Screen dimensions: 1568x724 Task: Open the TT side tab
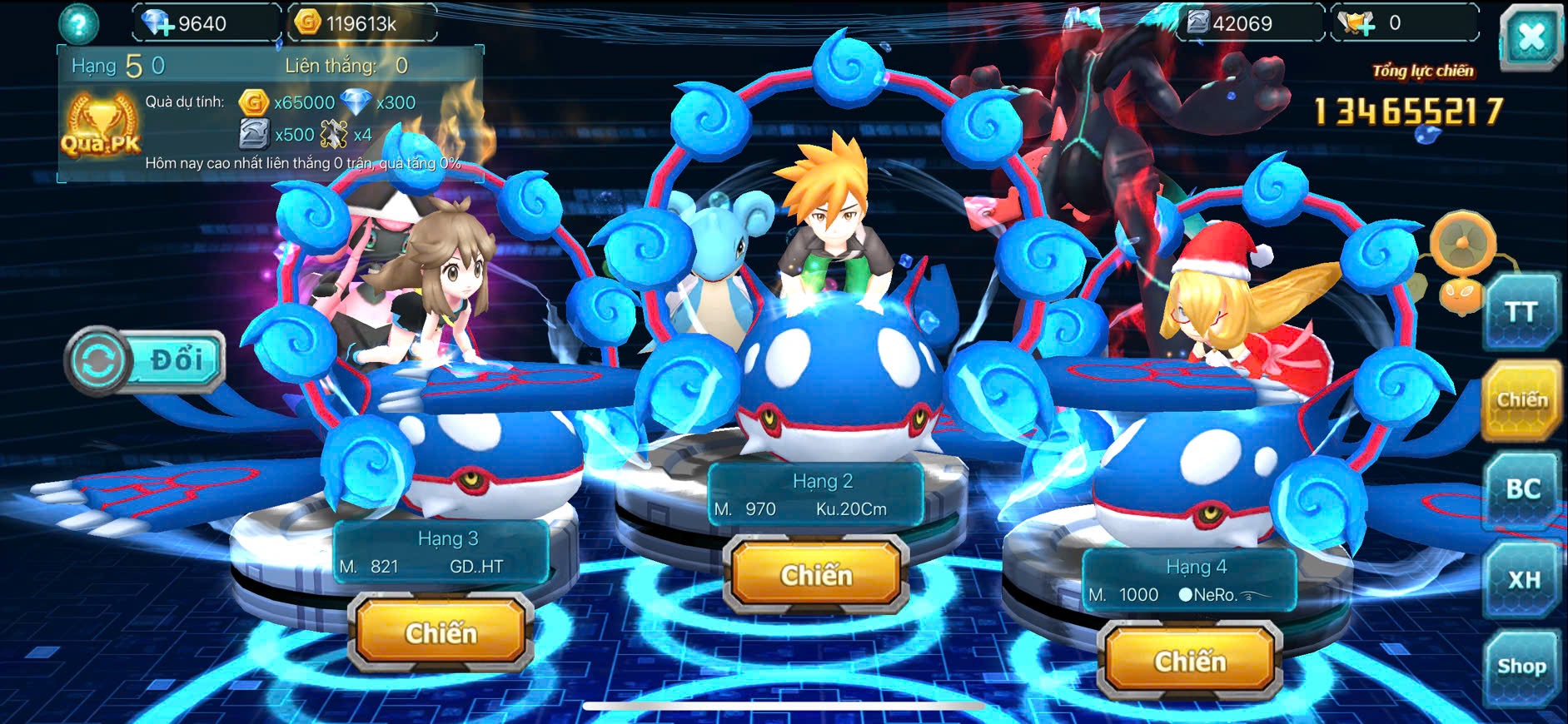pyautogui.click(x=1521, y=313)
